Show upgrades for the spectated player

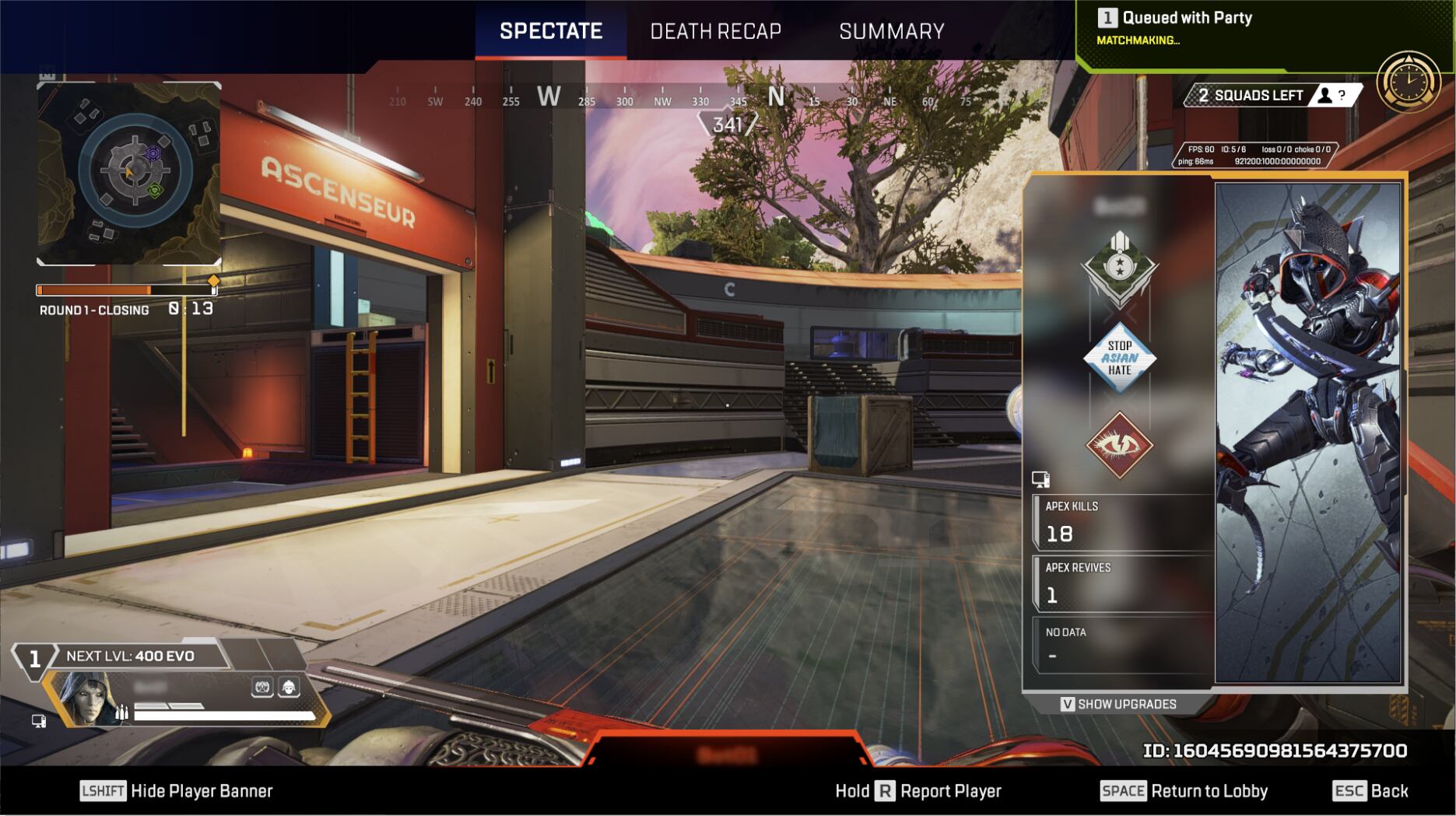click(x=1118, y=704)
